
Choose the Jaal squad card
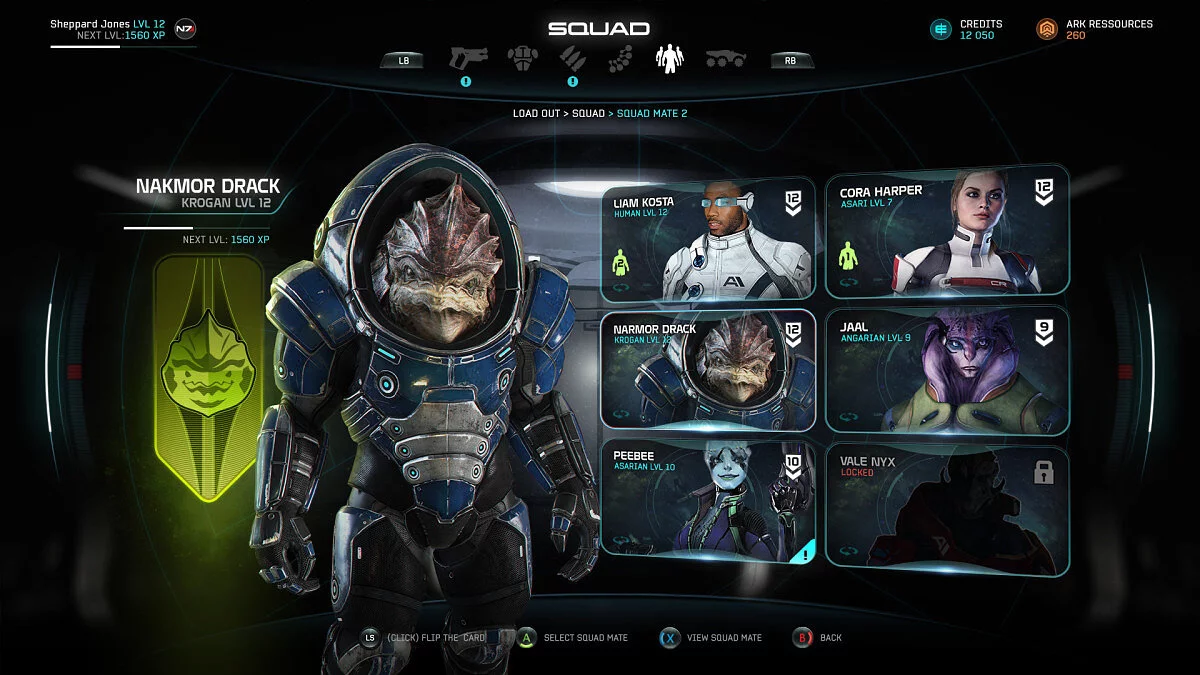coord(947,370)
